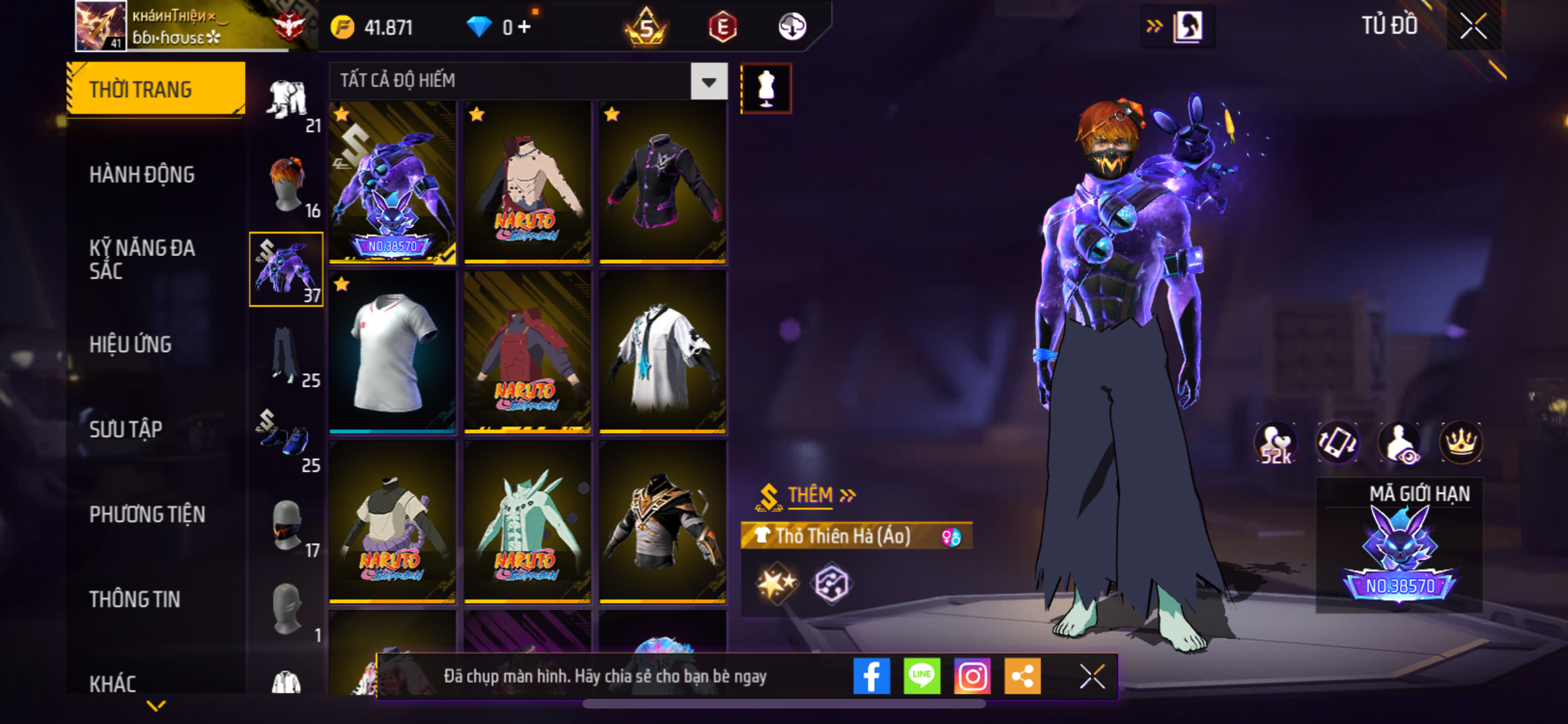Pick the black and purple jacket
This screenshot has width=1568, height=724.
coord(662,182)
